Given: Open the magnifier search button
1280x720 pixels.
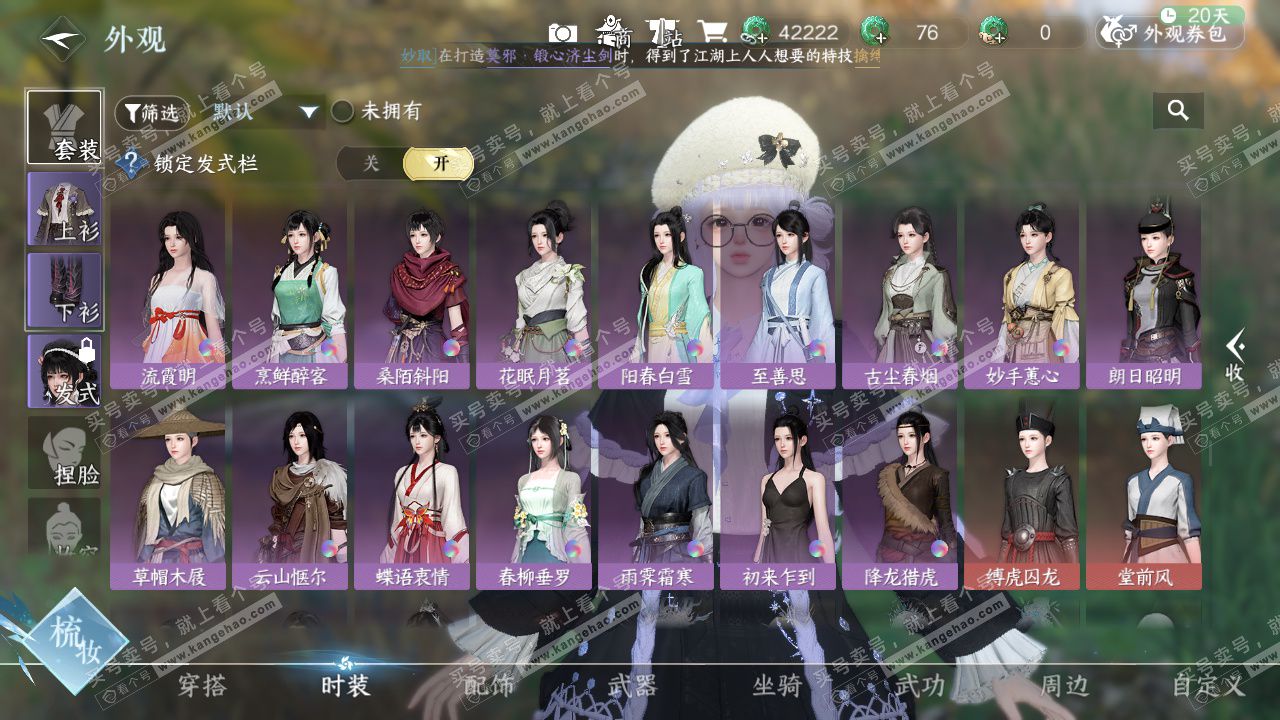Looking at the screenshot, I should tap(1178, 111).
